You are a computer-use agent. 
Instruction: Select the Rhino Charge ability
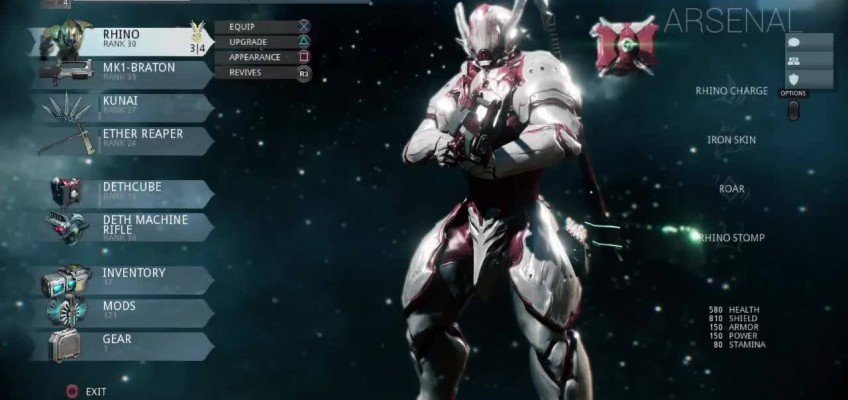coord(732,91)
